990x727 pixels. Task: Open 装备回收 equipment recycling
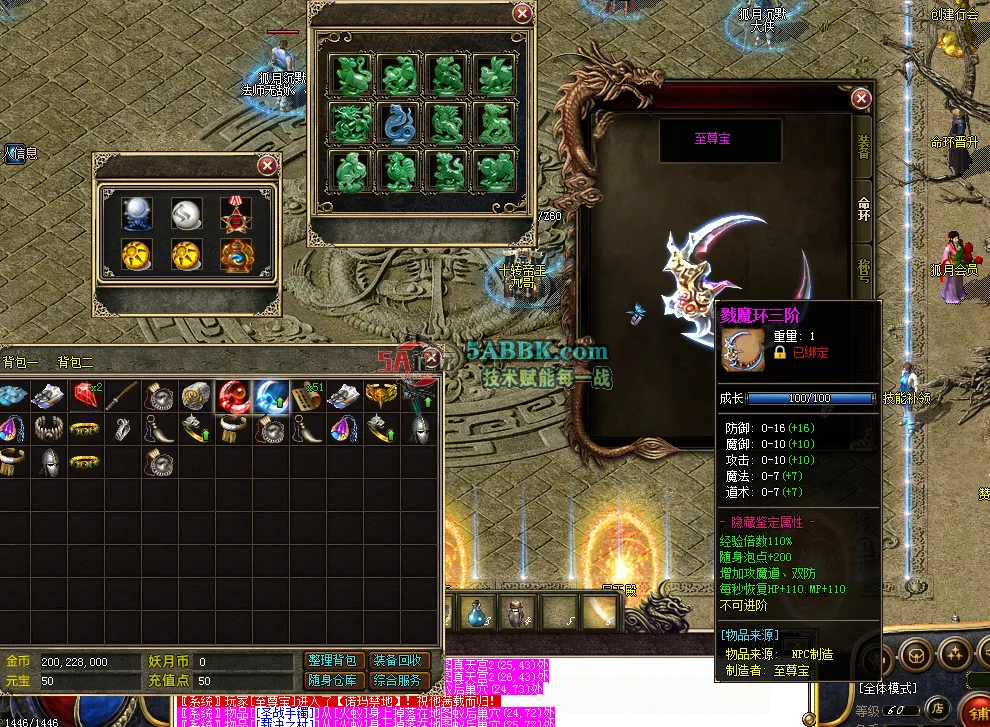pos(399,661)
